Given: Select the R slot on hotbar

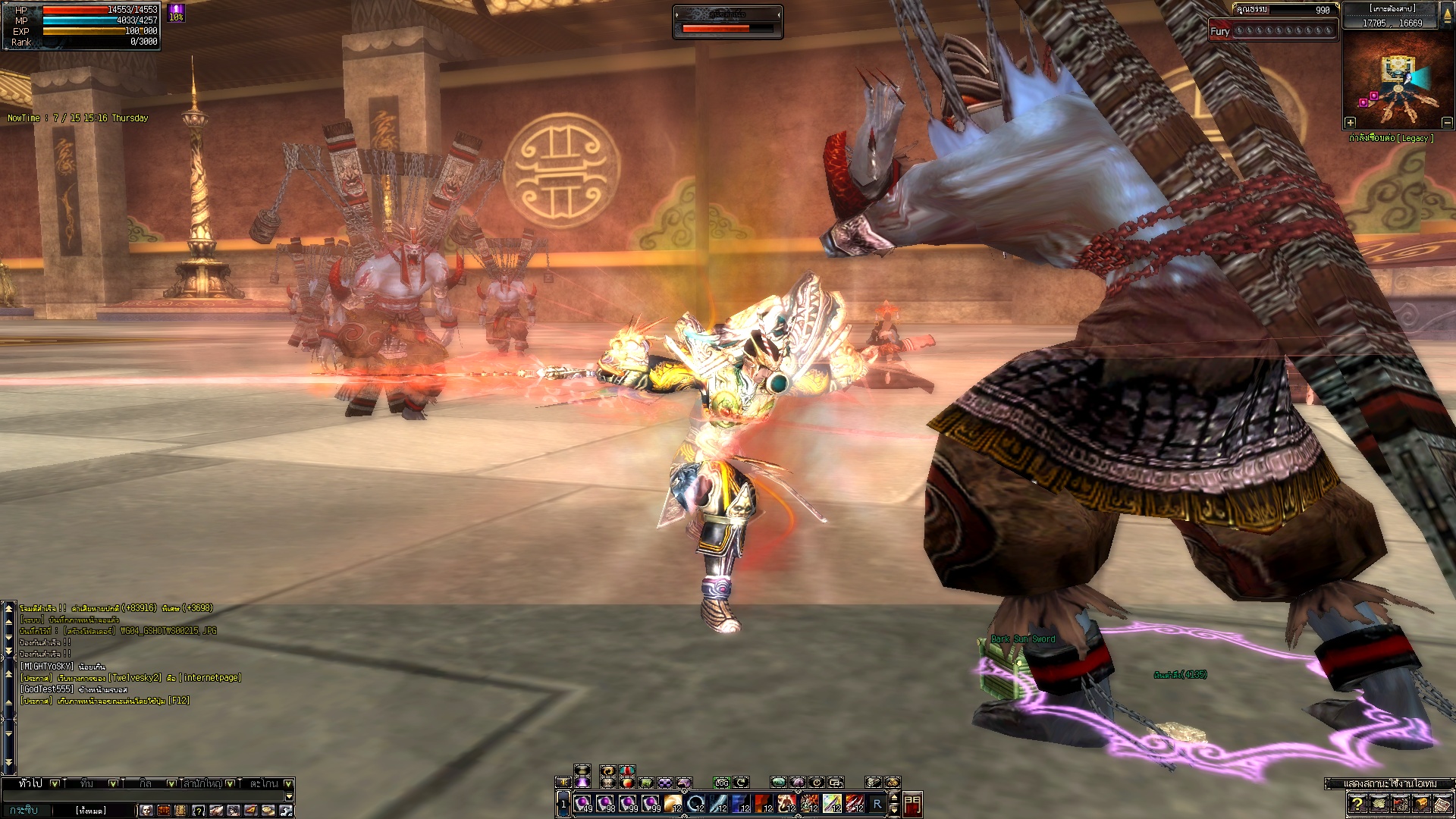Looking at the screenshot, I should pos(877,803).
